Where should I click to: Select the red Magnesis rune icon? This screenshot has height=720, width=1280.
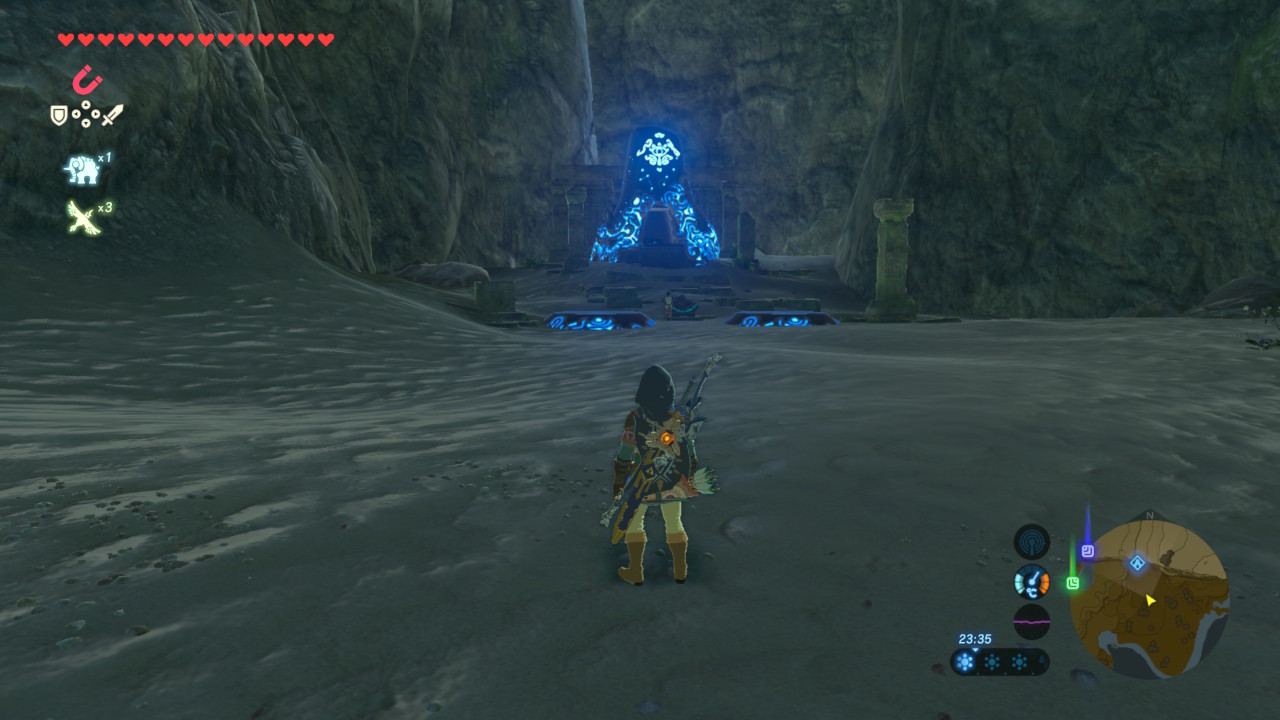87,80
